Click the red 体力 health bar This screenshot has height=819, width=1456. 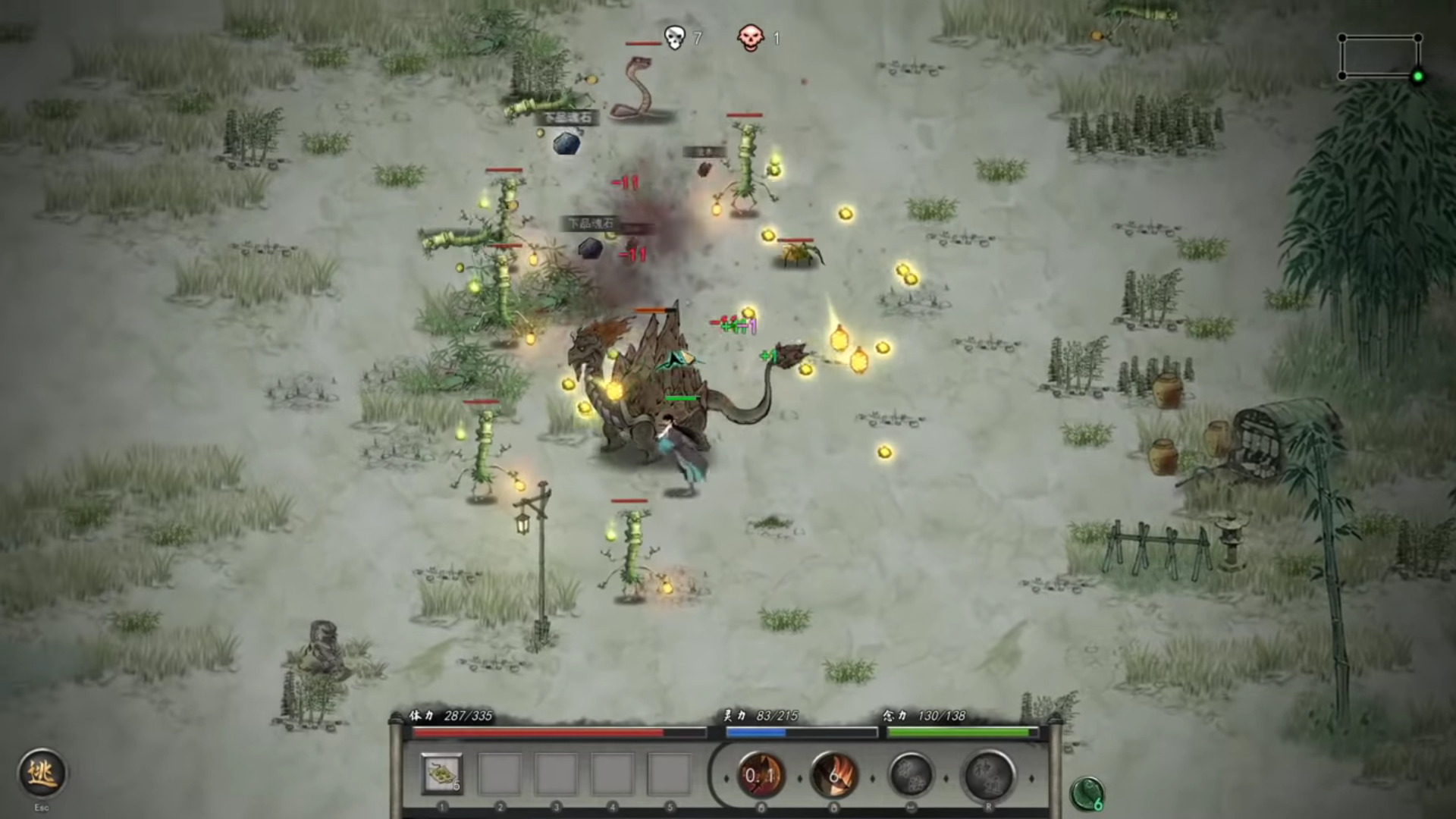point(538,733)
